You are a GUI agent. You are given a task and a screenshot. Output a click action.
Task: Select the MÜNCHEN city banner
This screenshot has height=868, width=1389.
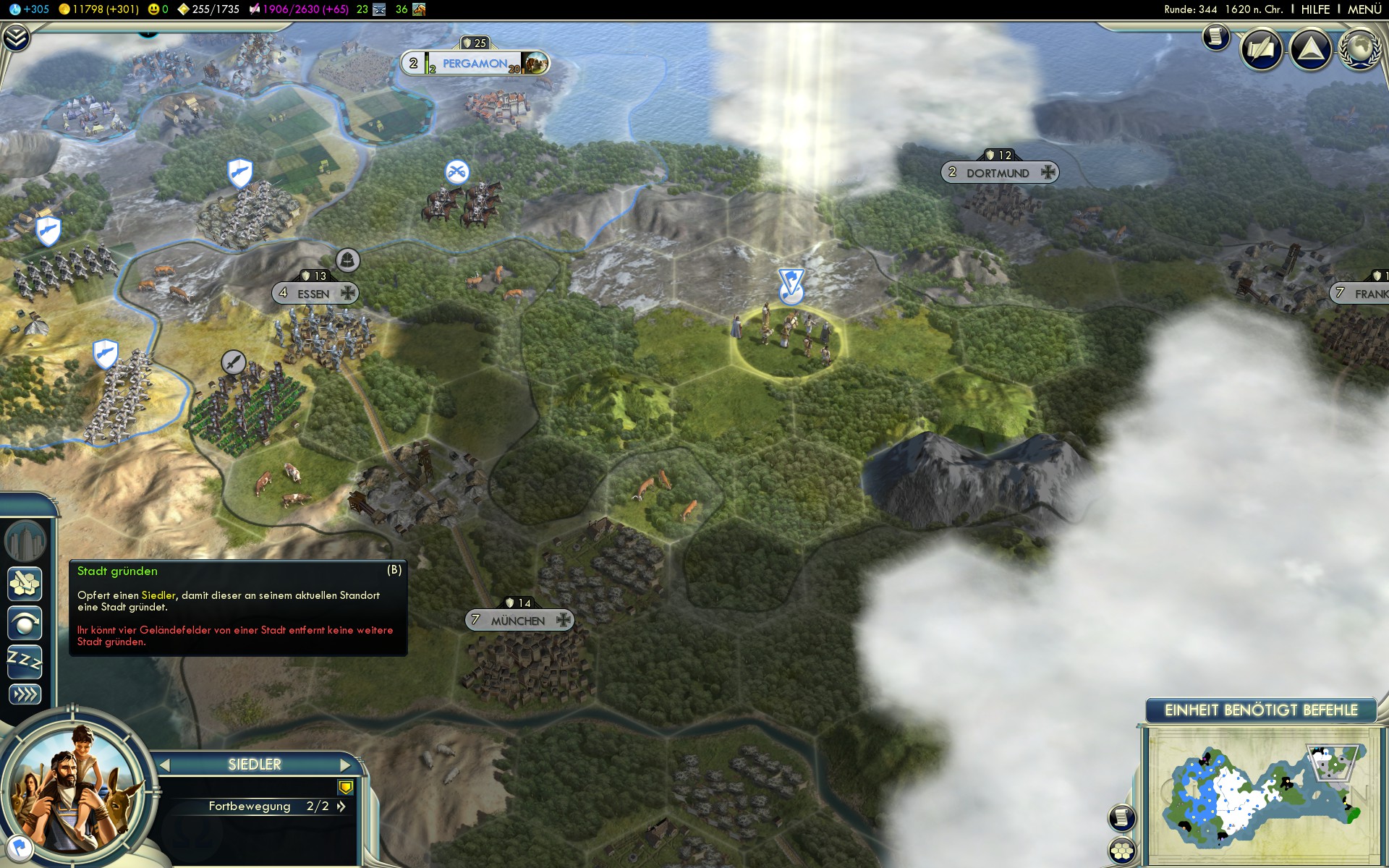(518, 621)
